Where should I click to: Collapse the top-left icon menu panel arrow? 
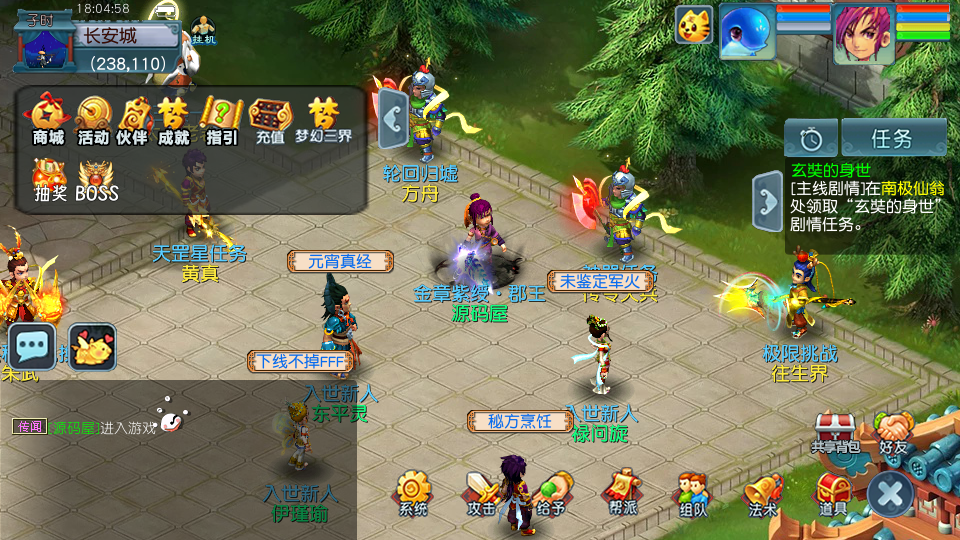click(x=392, y=118)
